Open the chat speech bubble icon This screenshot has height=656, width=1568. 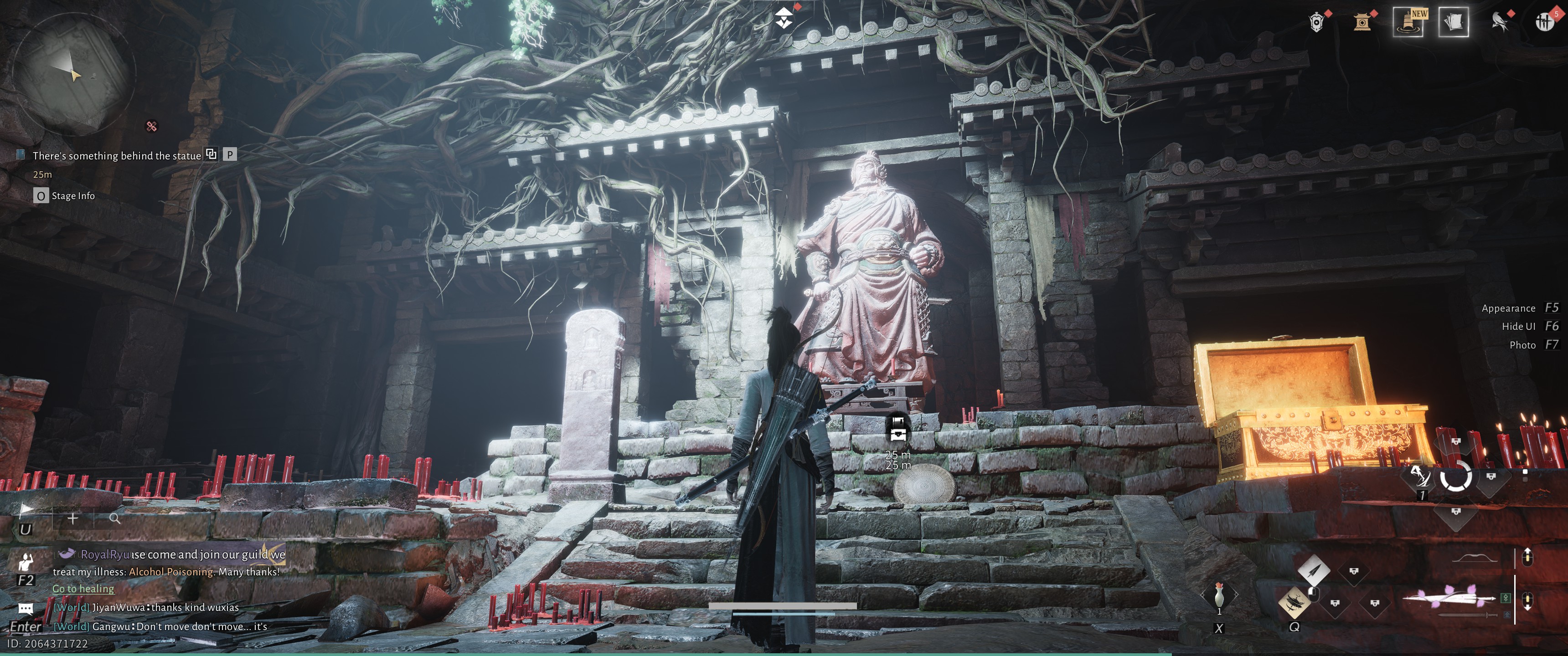[x=26, y=608]
